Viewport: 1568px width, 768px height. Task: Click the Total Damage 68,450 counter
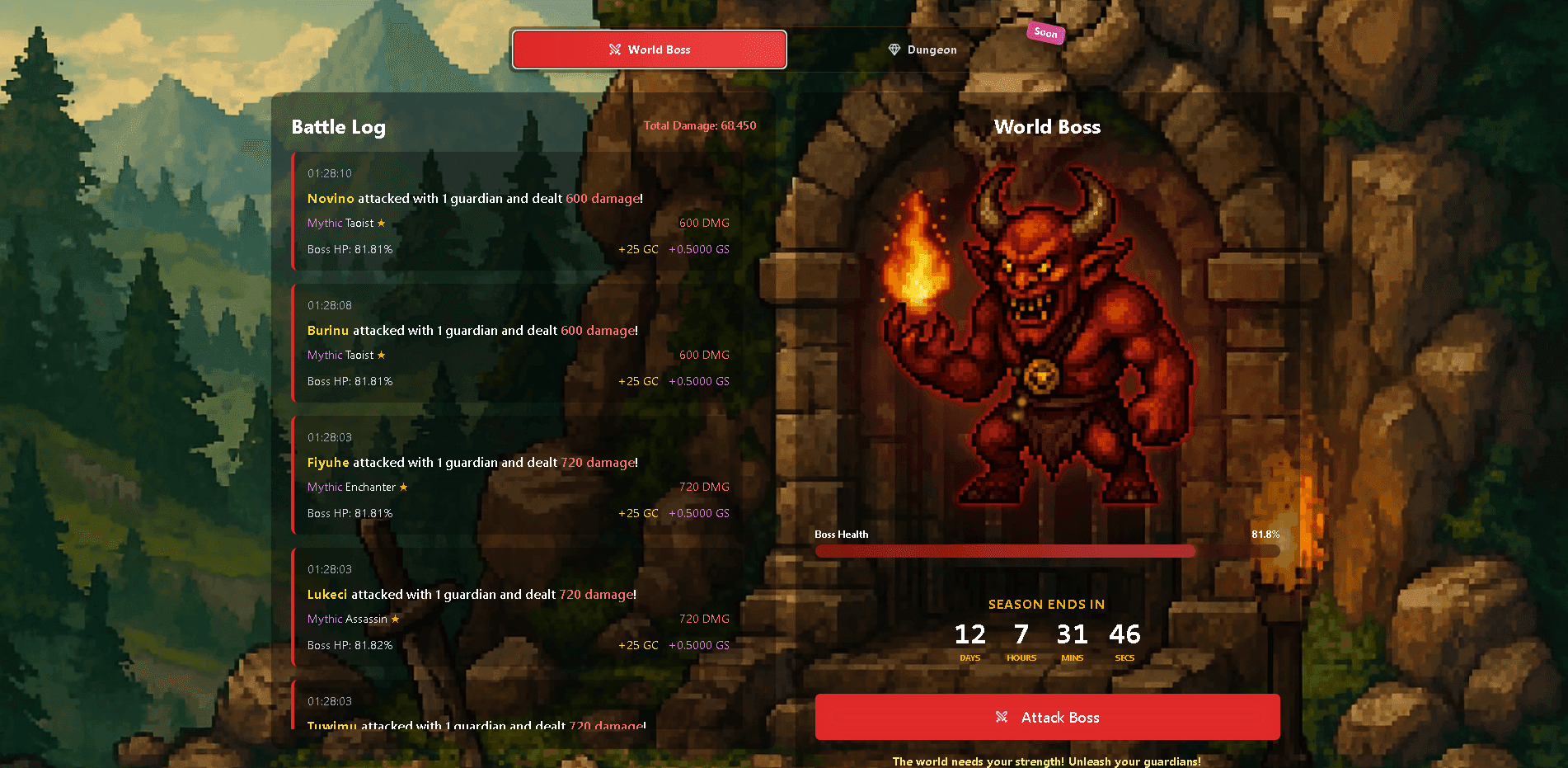coord(699,125)
